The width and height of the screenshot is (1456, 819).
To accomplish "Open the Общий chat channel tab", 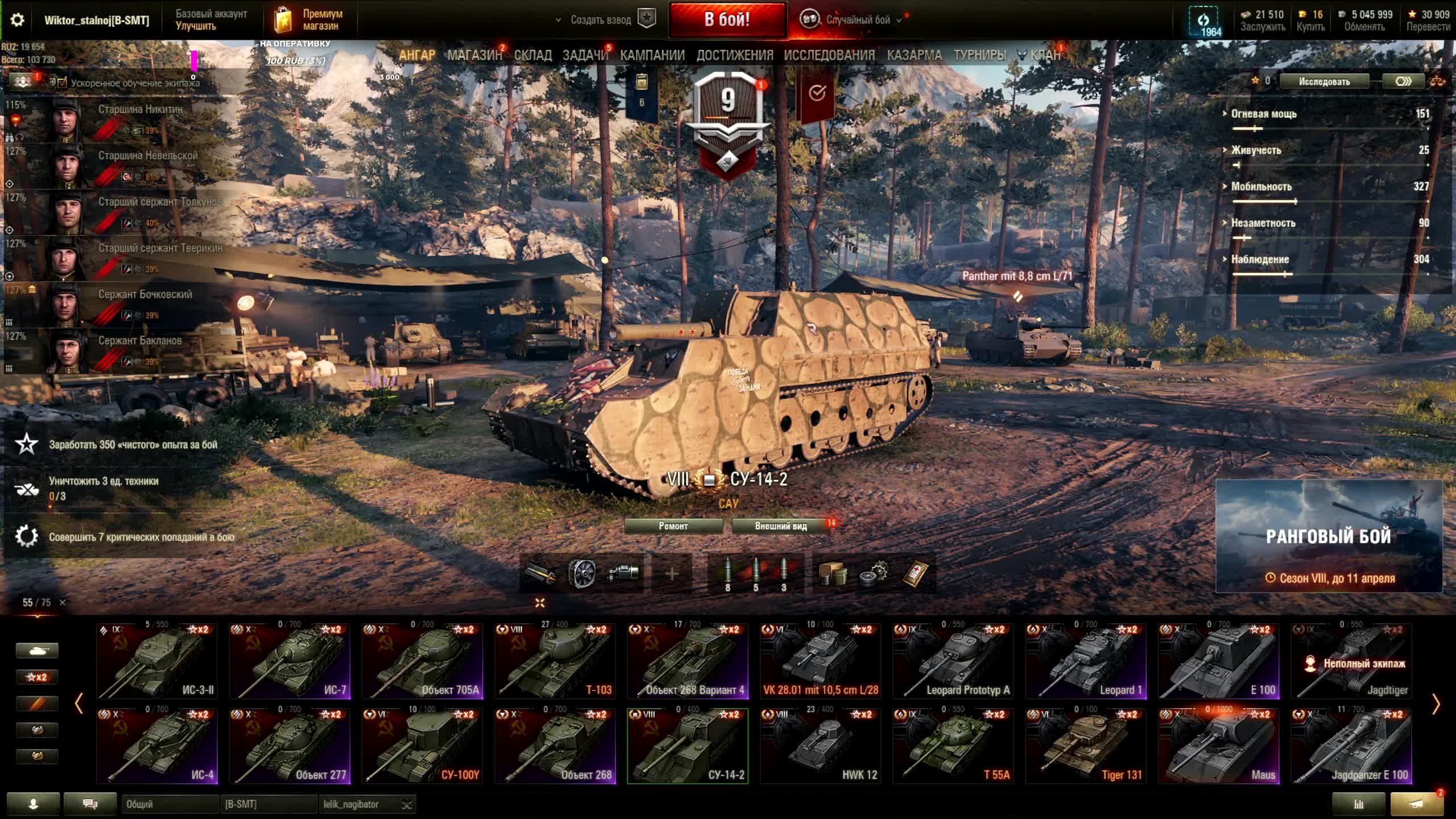I will coord(169,804).
